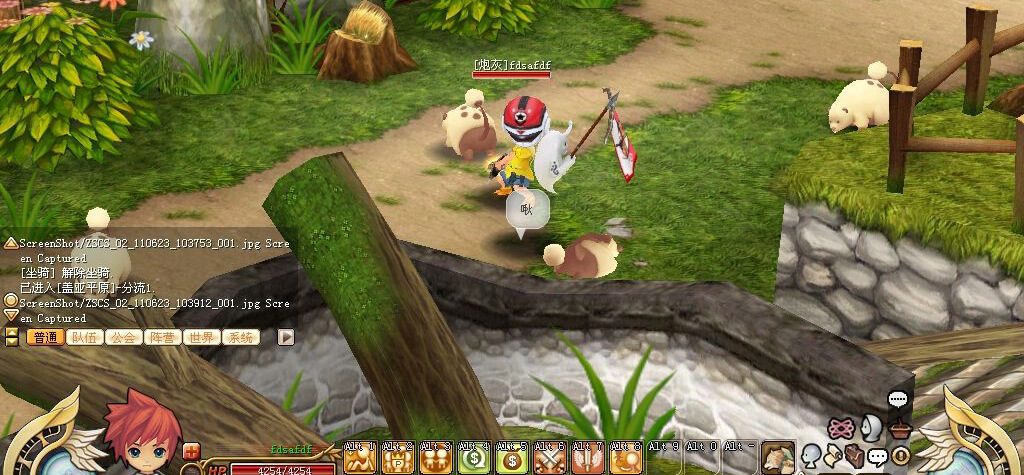Click the pink atom-shaped menu icon
Viewport: 1024px width, 475px height.
(841, 428)
